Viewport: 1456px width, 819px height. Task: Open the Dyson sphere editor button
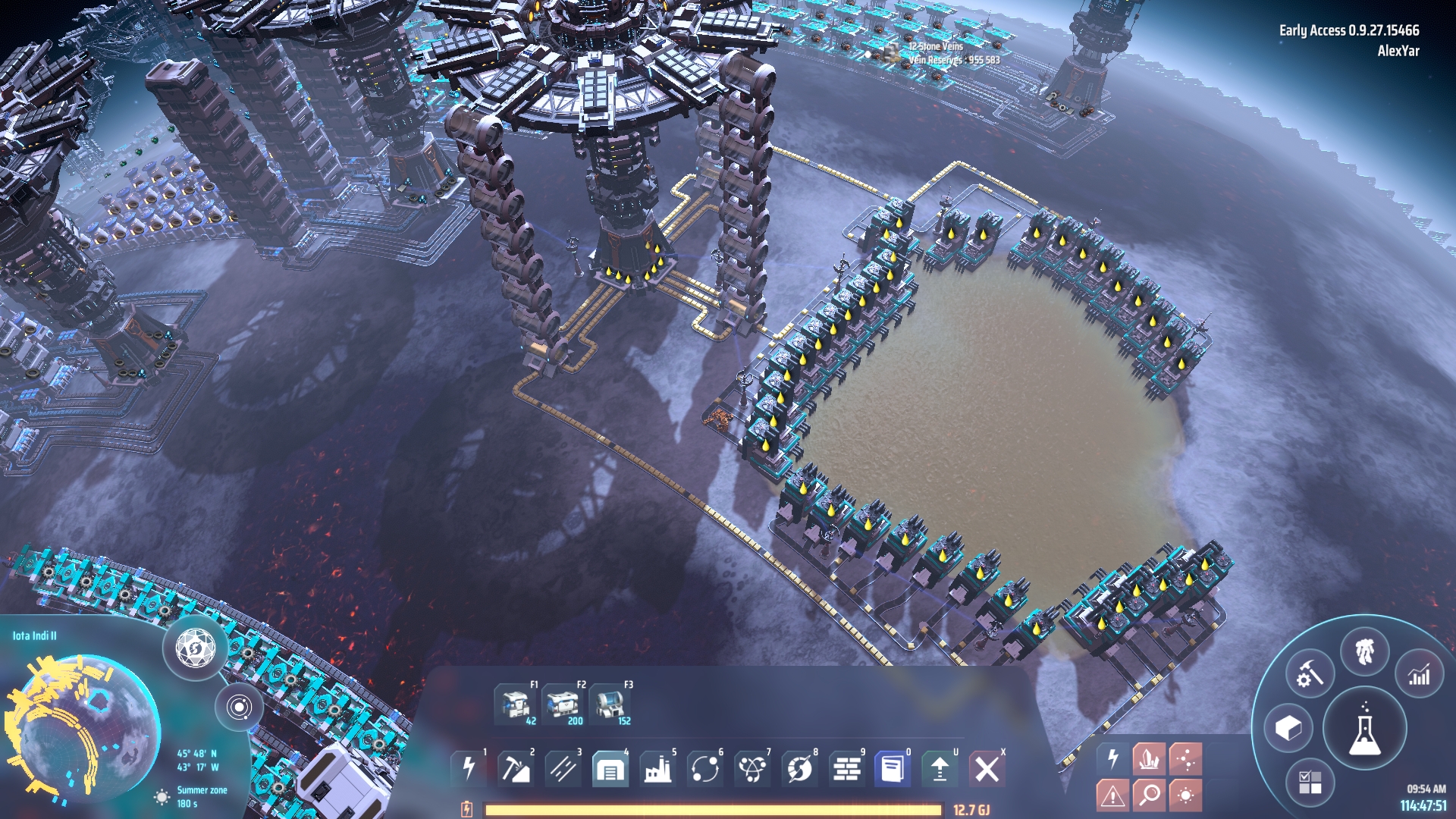tap(196, 648)
